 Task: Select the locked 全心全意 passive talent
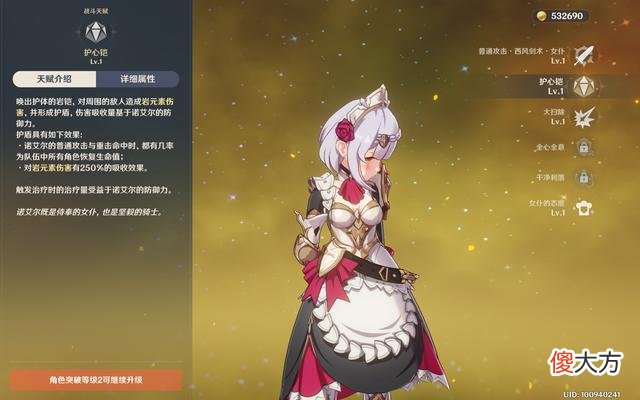click(x=585, y=147)
